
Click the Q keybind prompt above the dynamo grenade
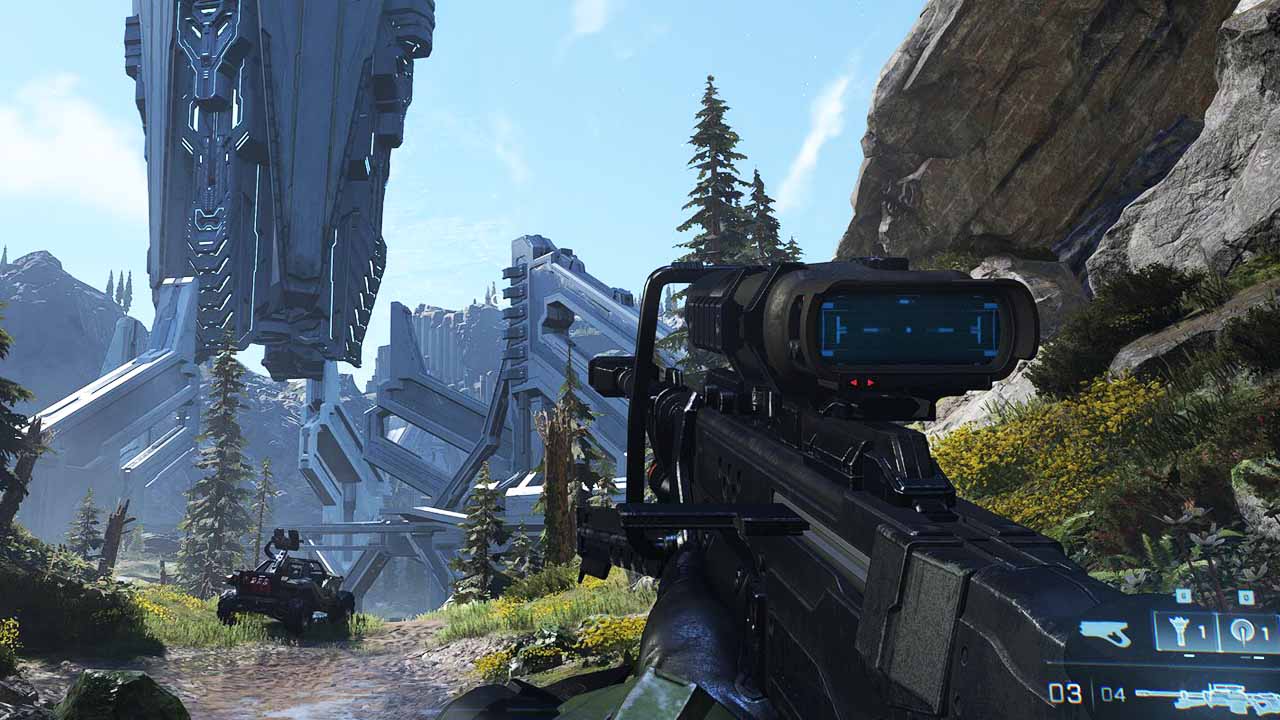[1245, 597]
